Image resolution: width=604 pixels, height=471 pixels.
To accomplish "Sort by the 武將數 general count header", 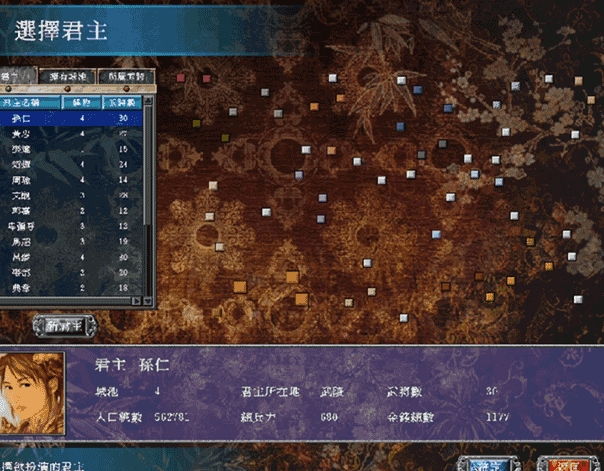I will point(124,101).
